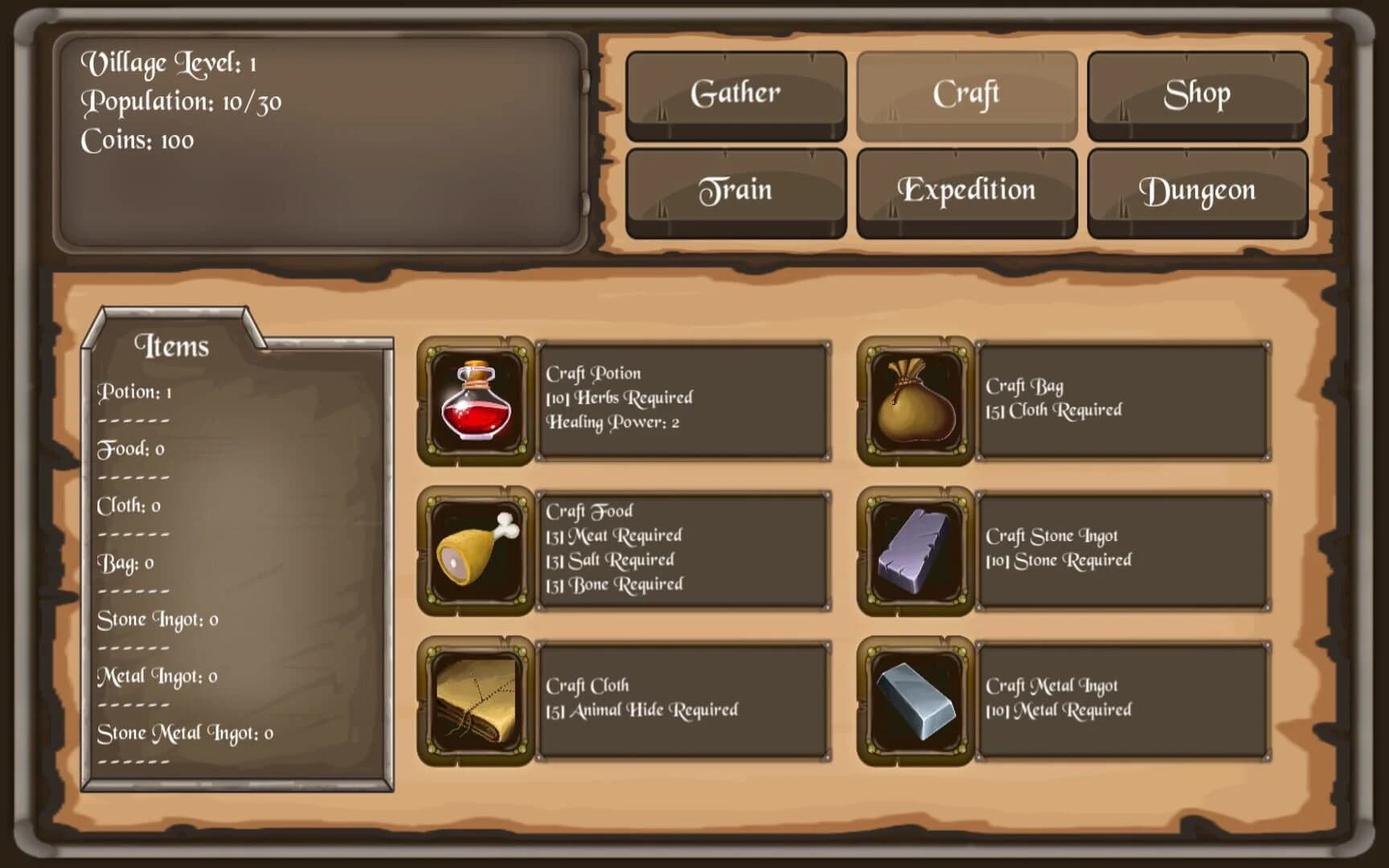This screenshot has width=1389, height=868.
Task: Click the Stone Ingot crafting icon
Action: 916,548
